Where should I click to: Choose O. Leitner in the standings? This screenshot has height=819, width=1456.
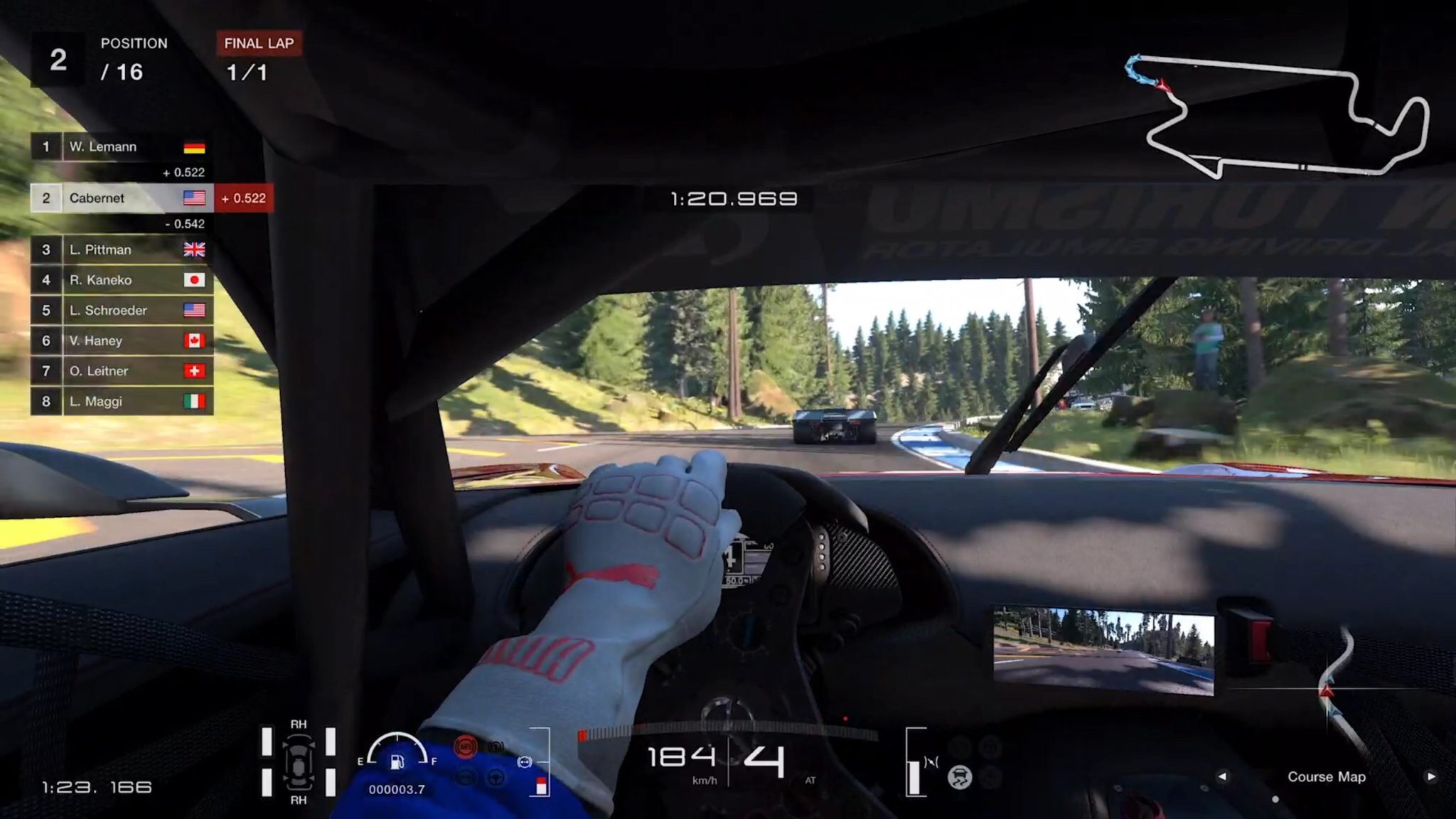coord(121,371)
